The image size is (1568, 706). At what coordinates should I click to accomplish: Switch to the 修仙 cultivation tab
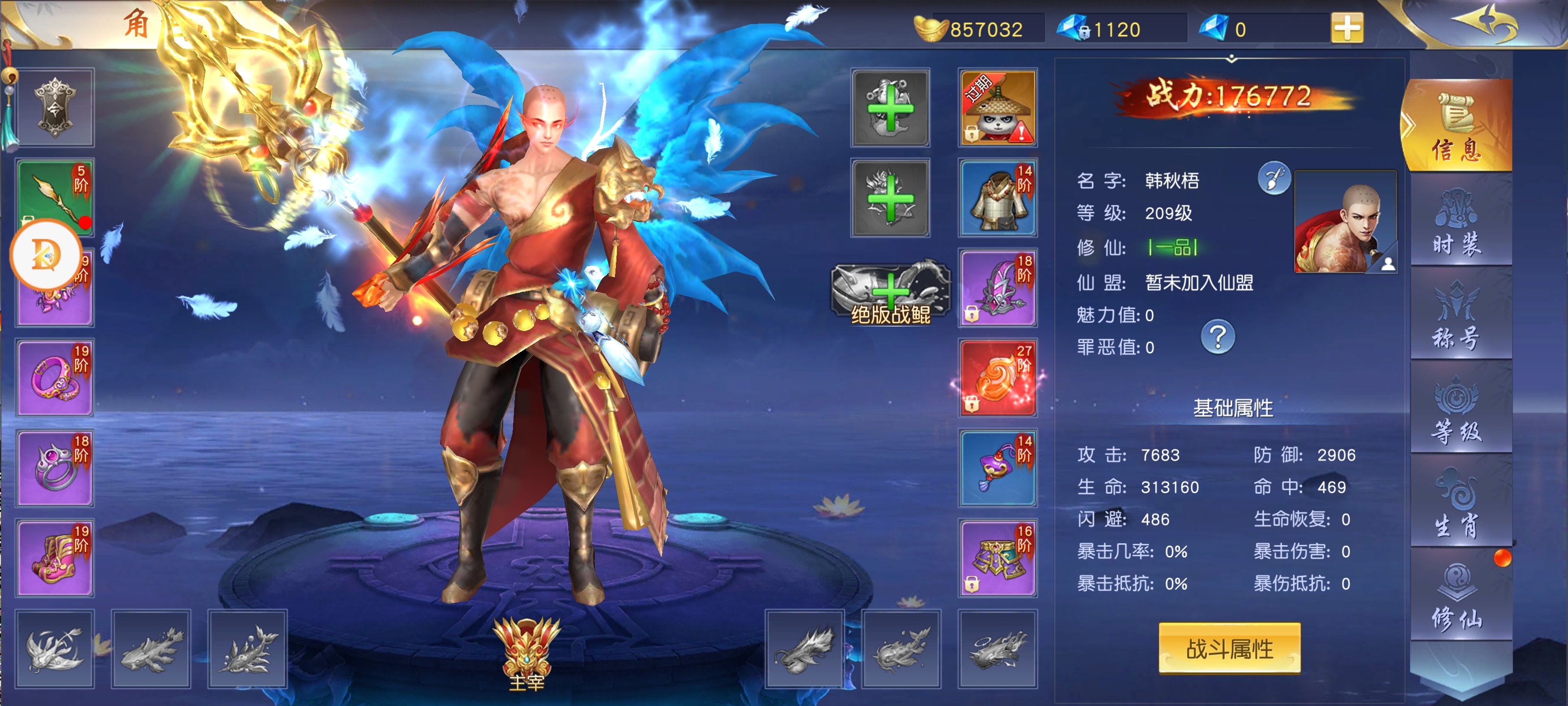coord(1456,597)
